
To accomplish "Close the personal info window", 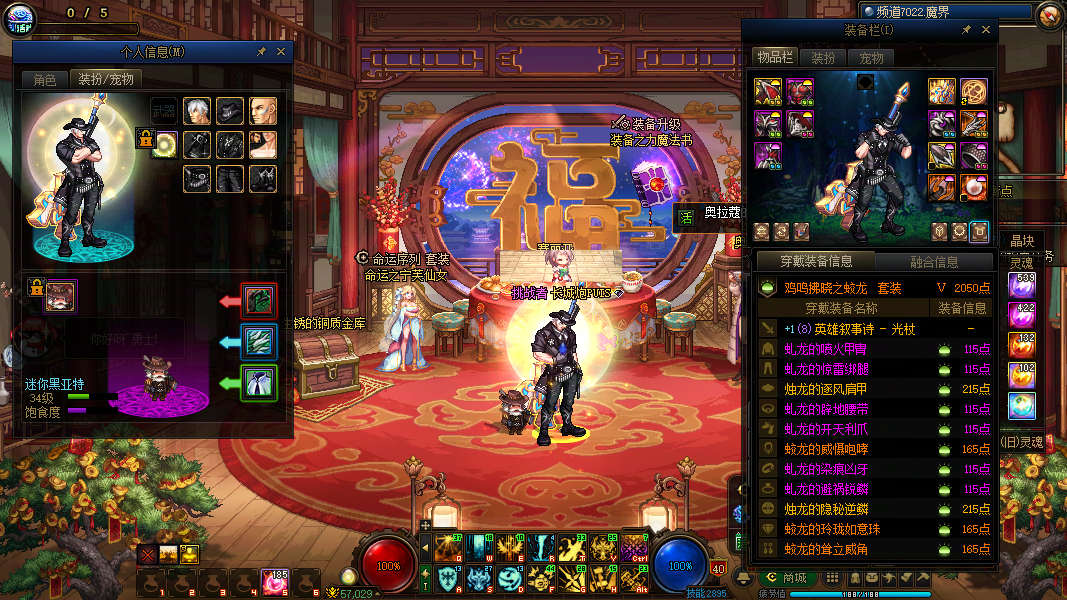I will (281, 52).
